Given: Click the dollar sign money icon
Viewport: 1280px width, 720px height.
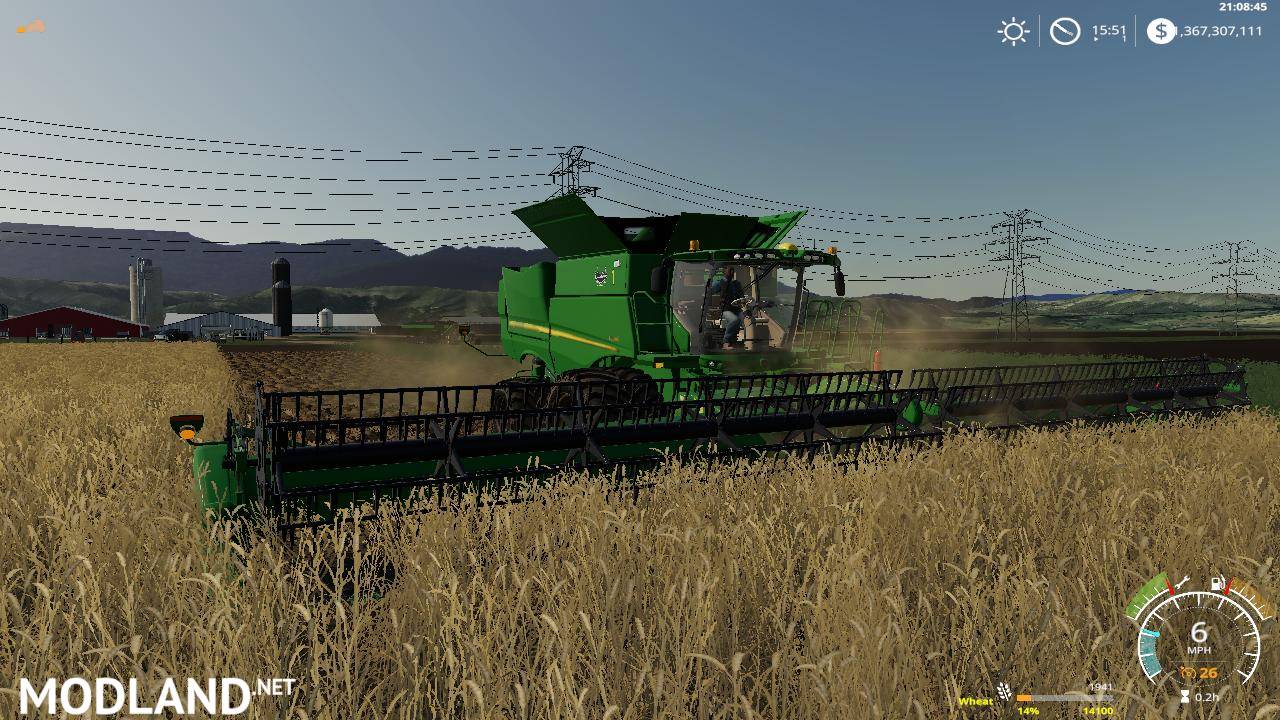Looking at the screenshot, I should pos(1160,31).
